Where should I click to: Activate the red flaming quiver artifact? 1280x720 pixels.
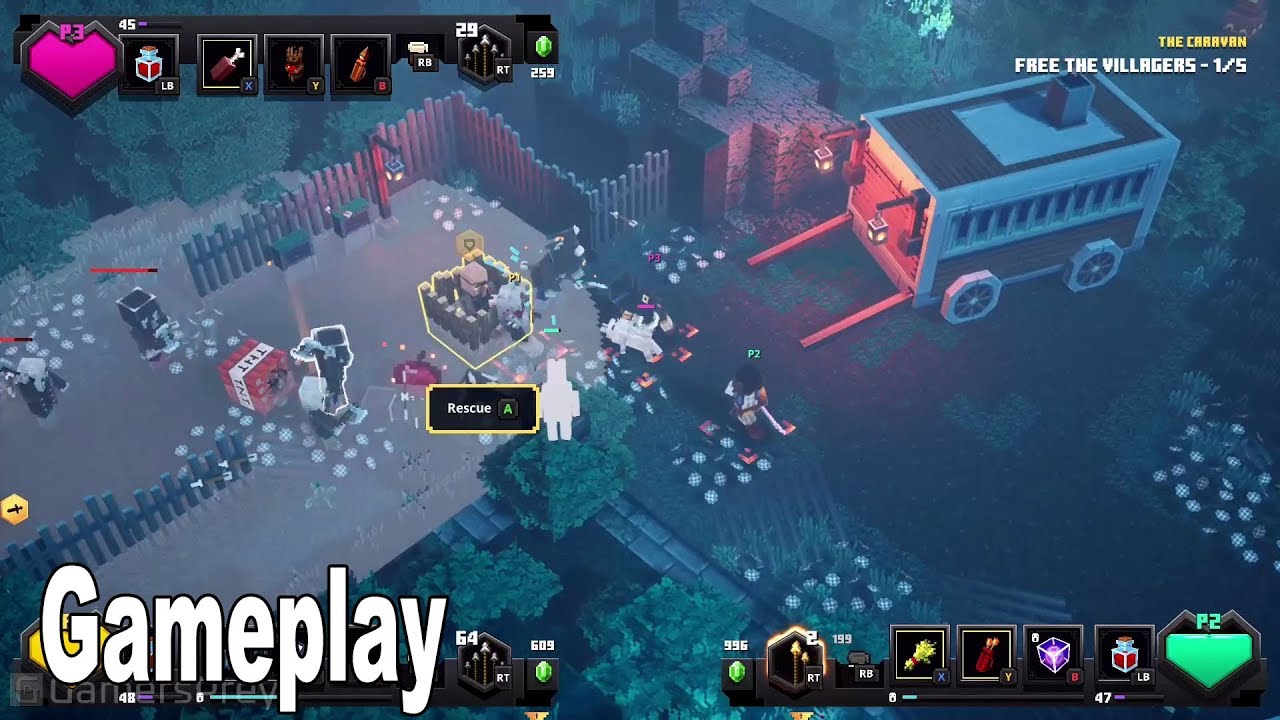986,656
